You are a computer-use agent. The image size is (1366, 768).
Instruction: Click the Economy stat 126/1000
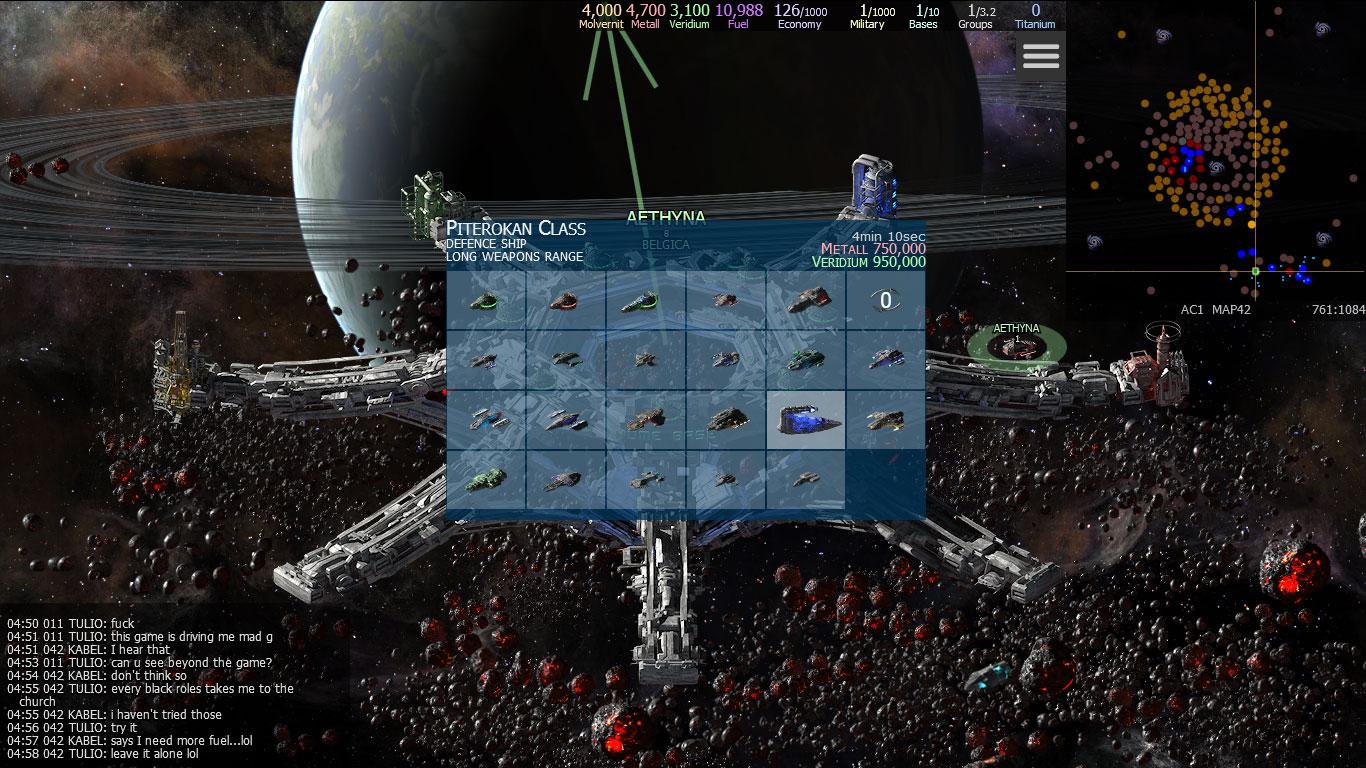point(796,15)
